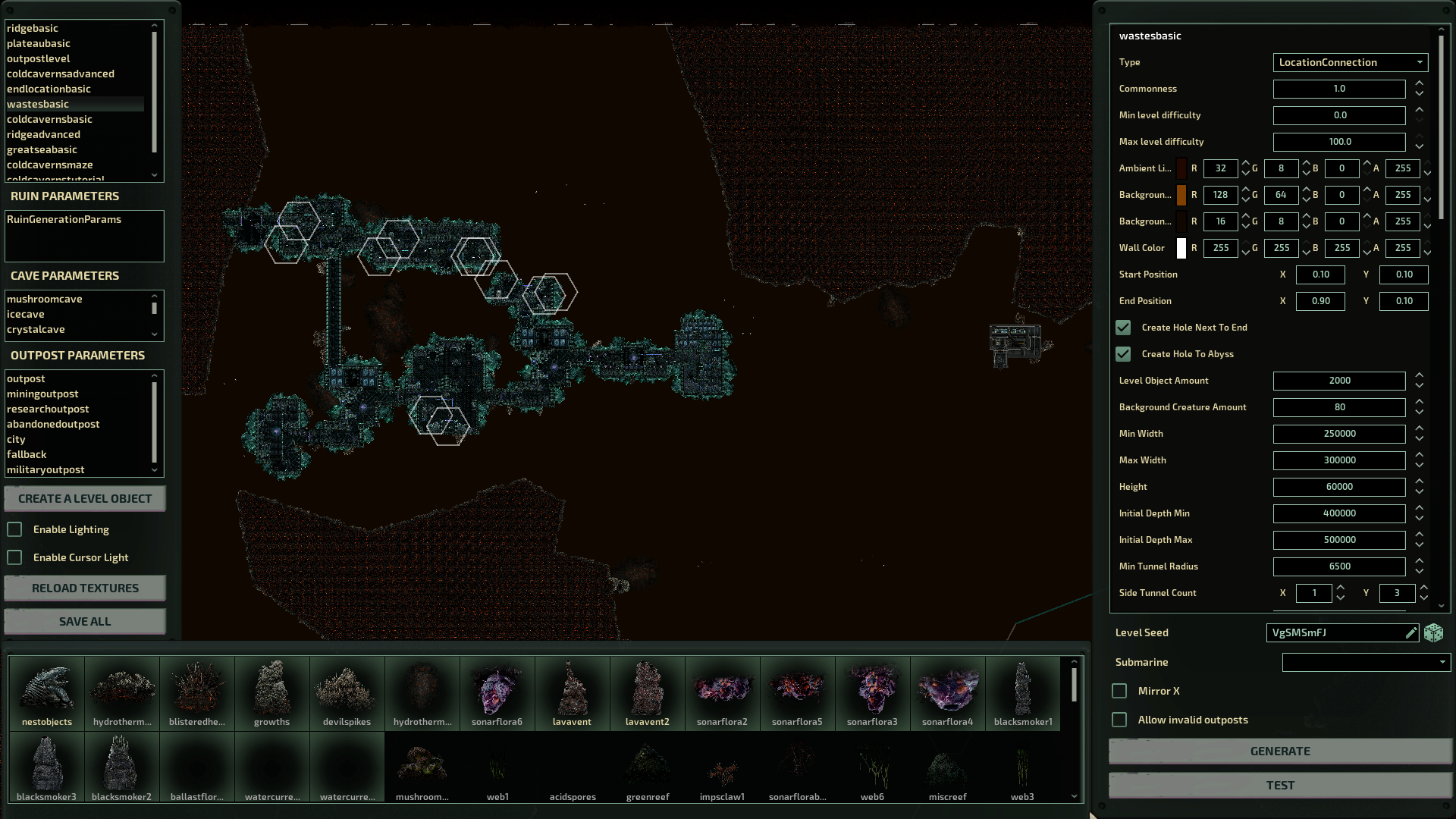Toggle Create Hole To Abyss option

1123,354
